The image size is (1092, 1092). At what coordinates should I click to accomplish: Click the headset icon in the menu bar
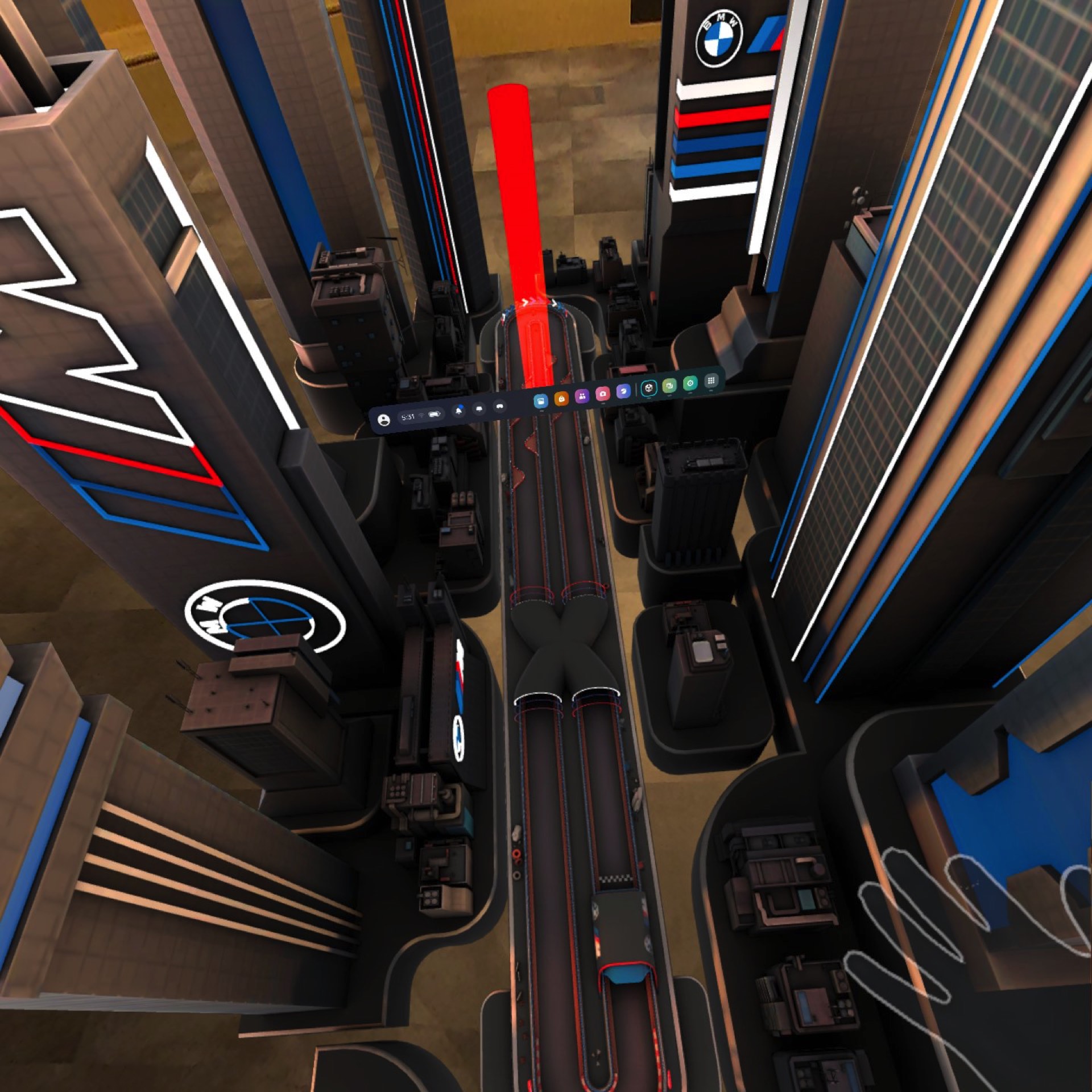[x=500, y=406]
